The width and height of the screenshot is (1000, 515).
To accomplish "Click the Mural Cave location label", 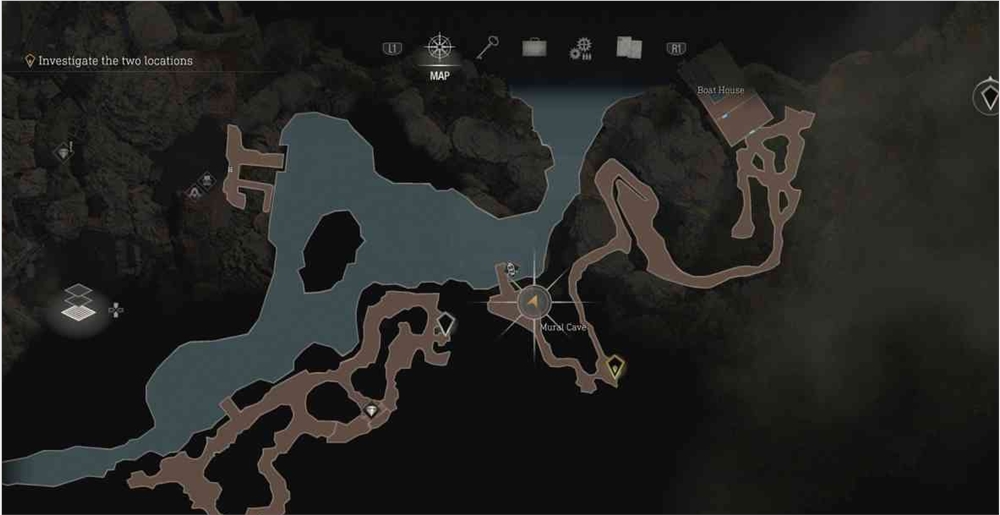I will (x=562, y=328).
